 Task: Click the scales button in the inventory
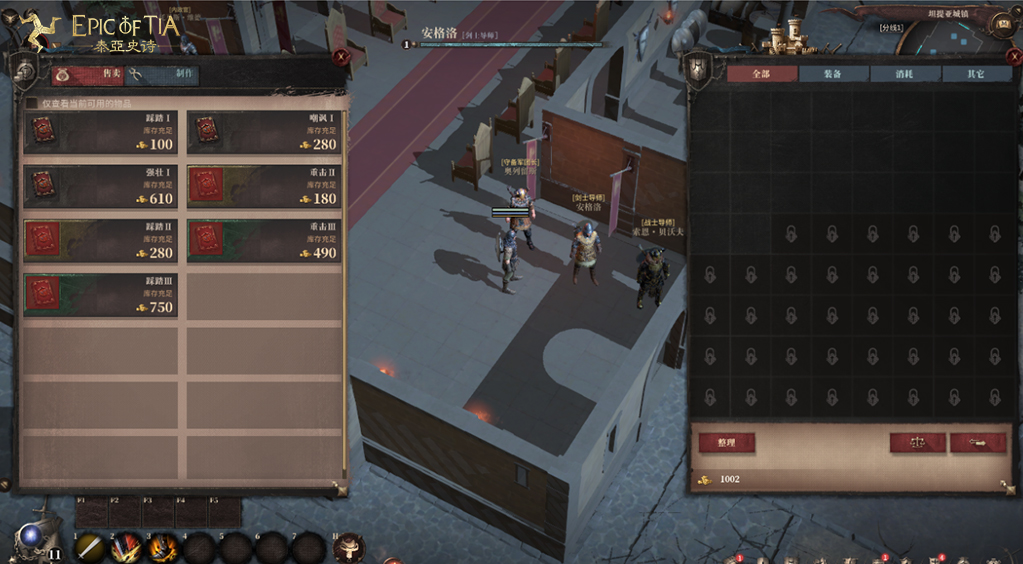click(x=917, y=442)
